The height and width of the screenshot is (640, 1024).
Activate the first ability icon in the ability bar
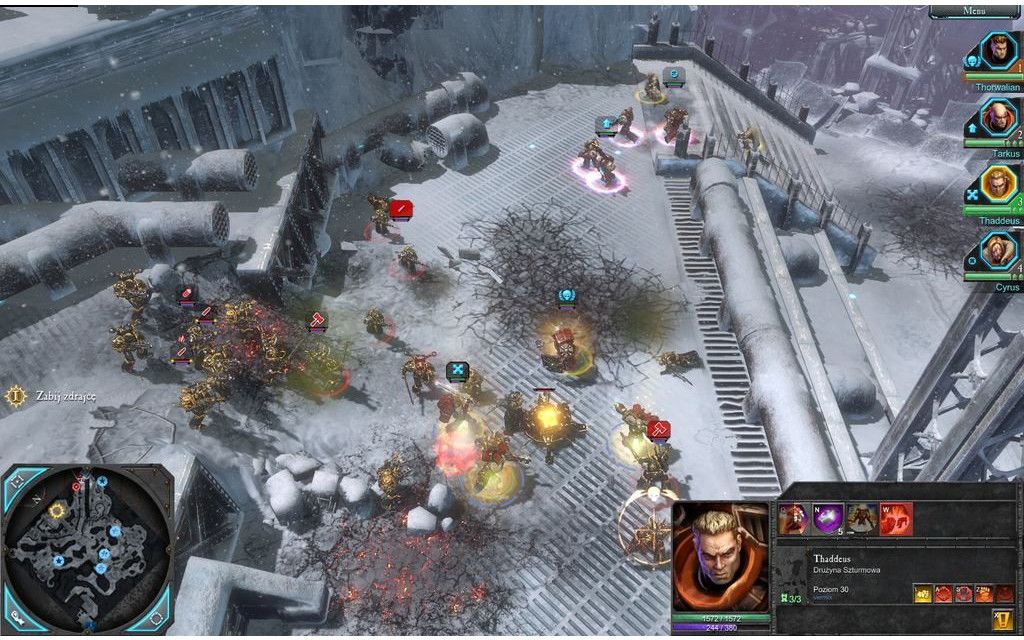pos(793,518)
